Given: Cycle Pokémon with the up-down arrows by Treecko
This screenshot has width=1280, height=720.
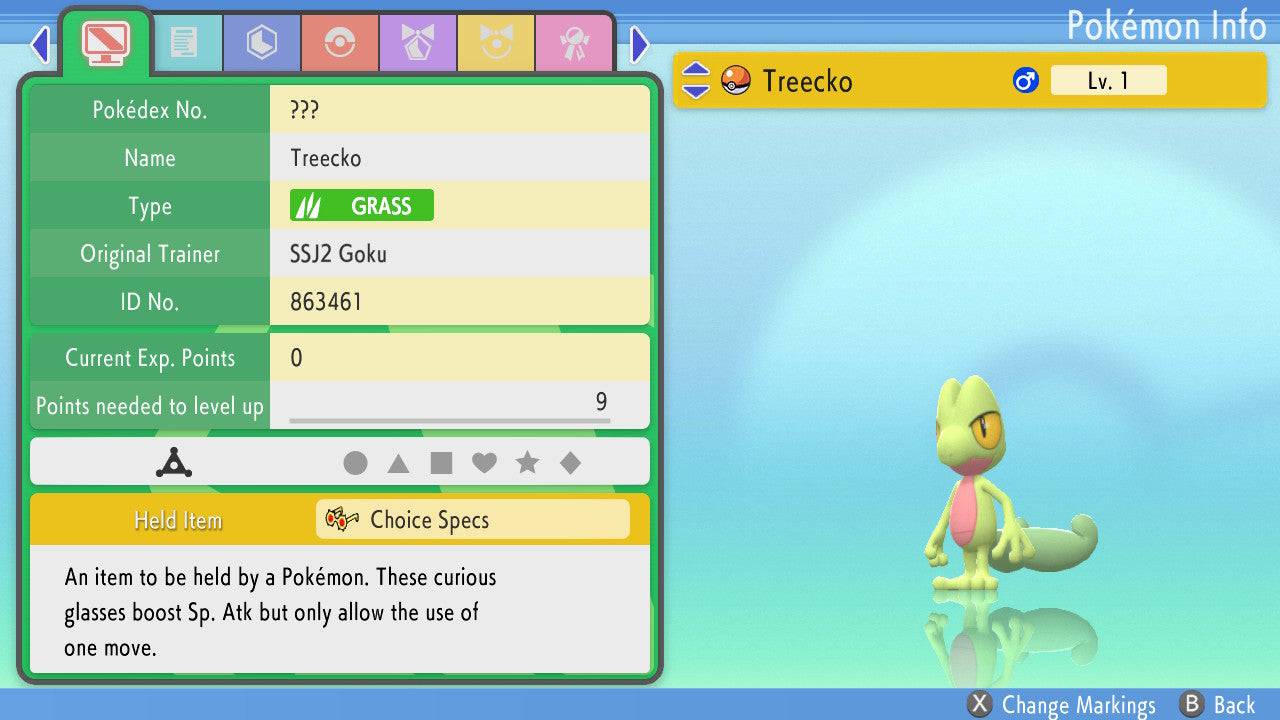Looking at the screenshot, I should 695,81.
